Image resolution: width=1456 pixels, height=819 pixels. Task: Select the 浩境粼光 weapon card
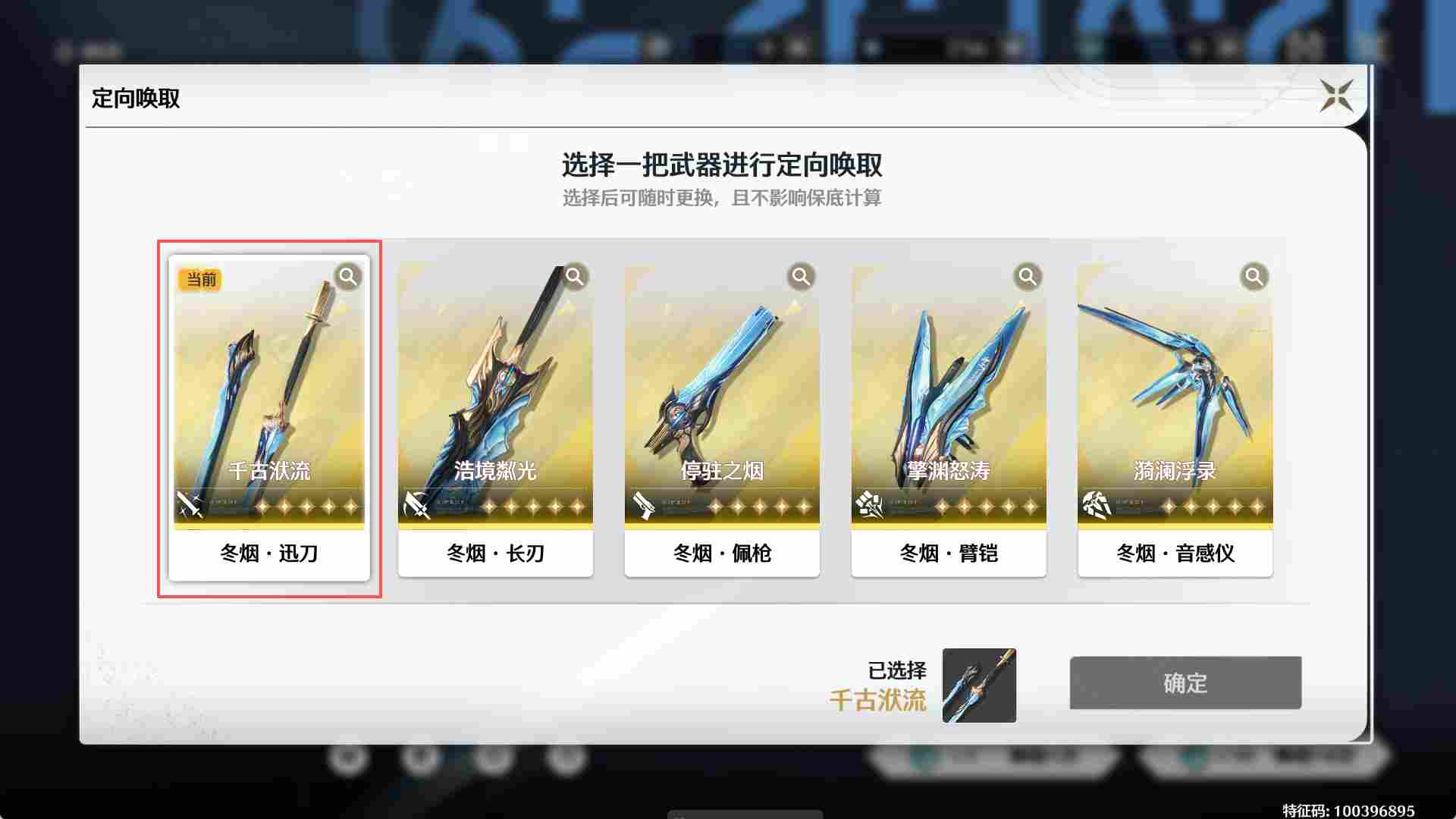click(495, 394)
